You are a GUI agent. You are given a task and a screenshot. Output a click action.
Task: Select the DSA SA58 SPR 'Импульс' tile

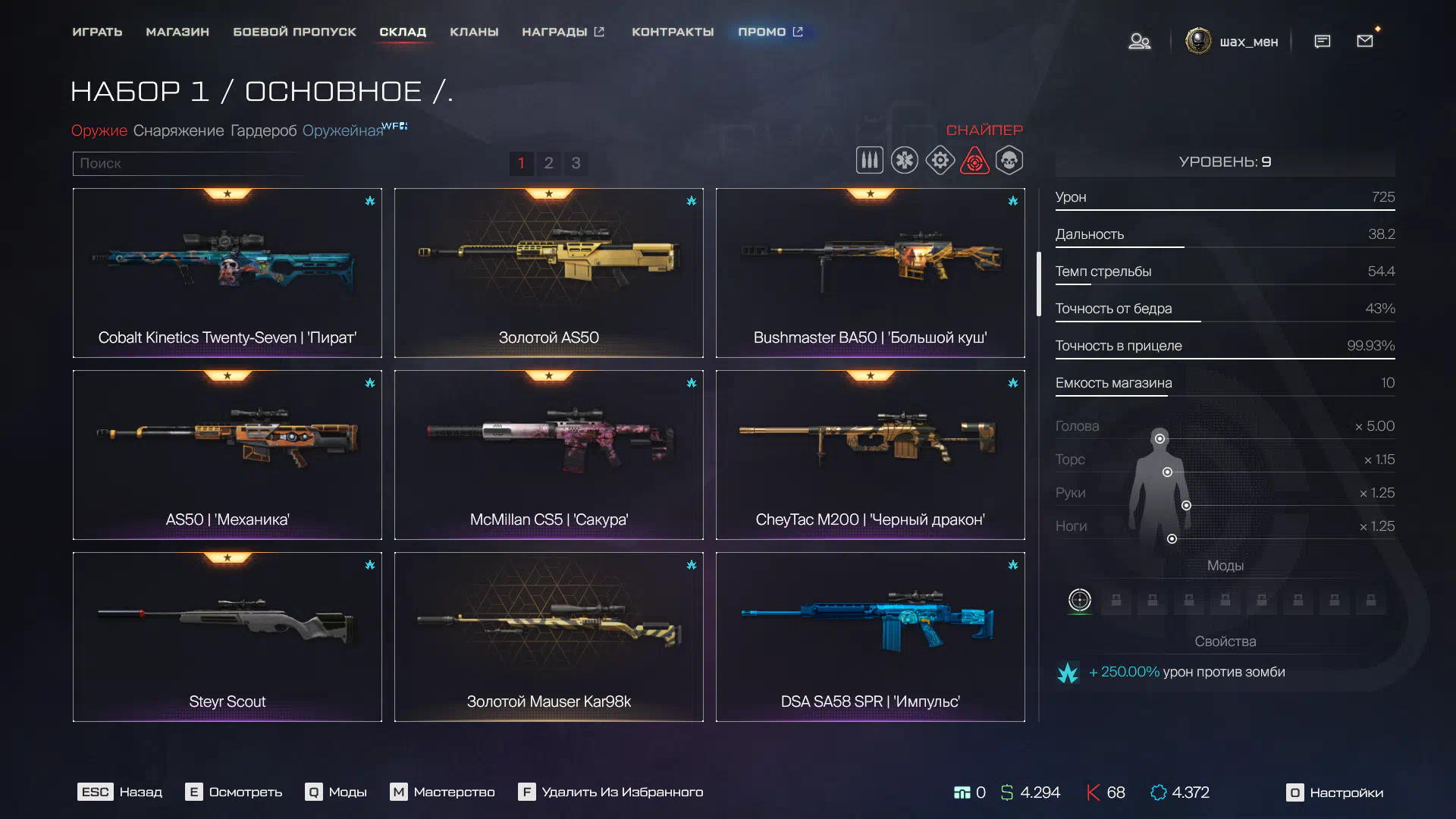870,637
